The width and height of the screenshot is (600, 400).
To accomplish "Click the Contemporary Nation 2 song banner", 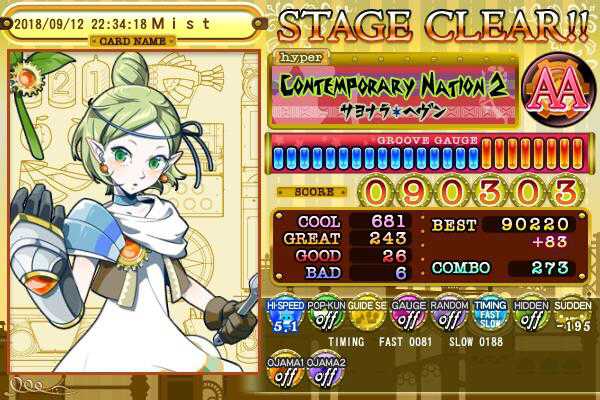I will pos(395,87).
